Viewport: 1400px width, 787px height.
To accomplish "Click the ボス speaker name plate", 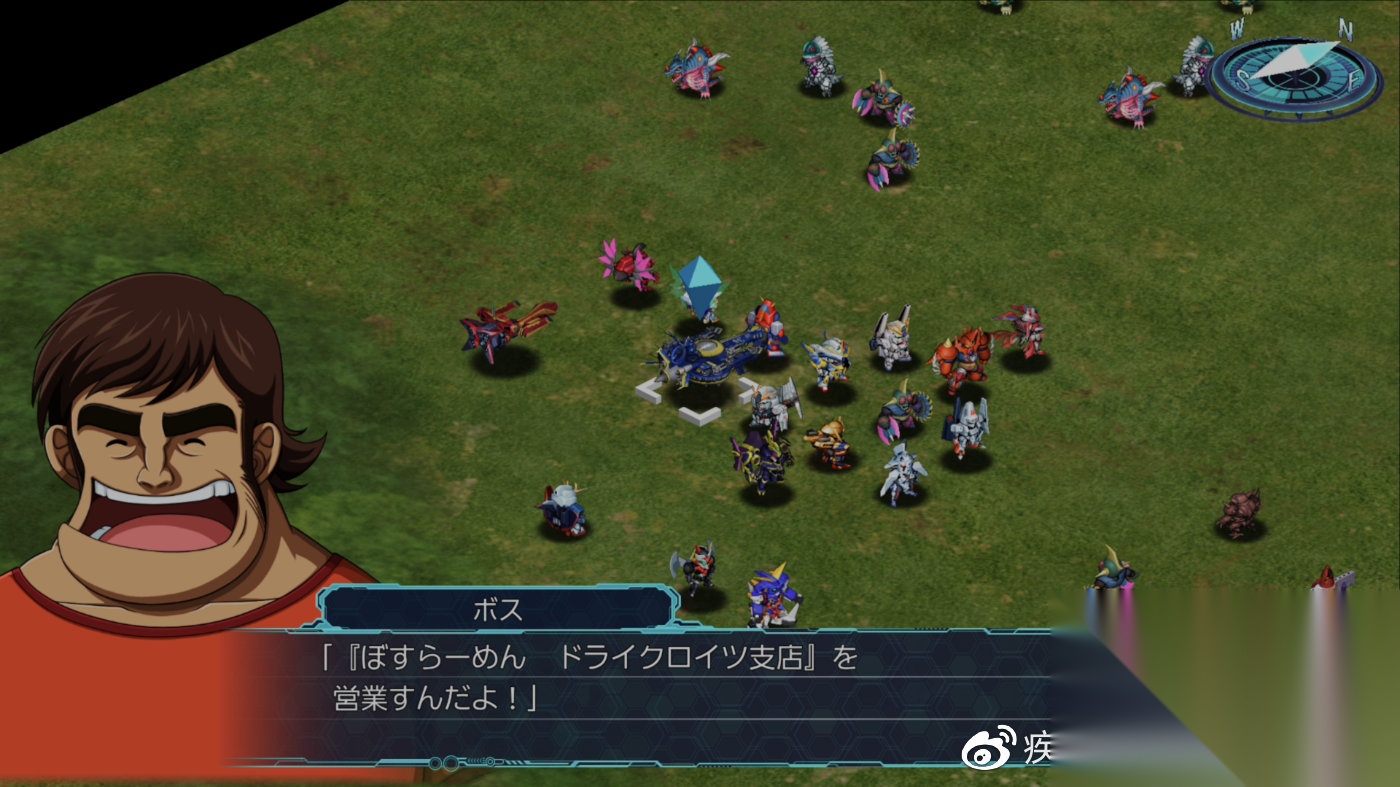I will 498,609.
